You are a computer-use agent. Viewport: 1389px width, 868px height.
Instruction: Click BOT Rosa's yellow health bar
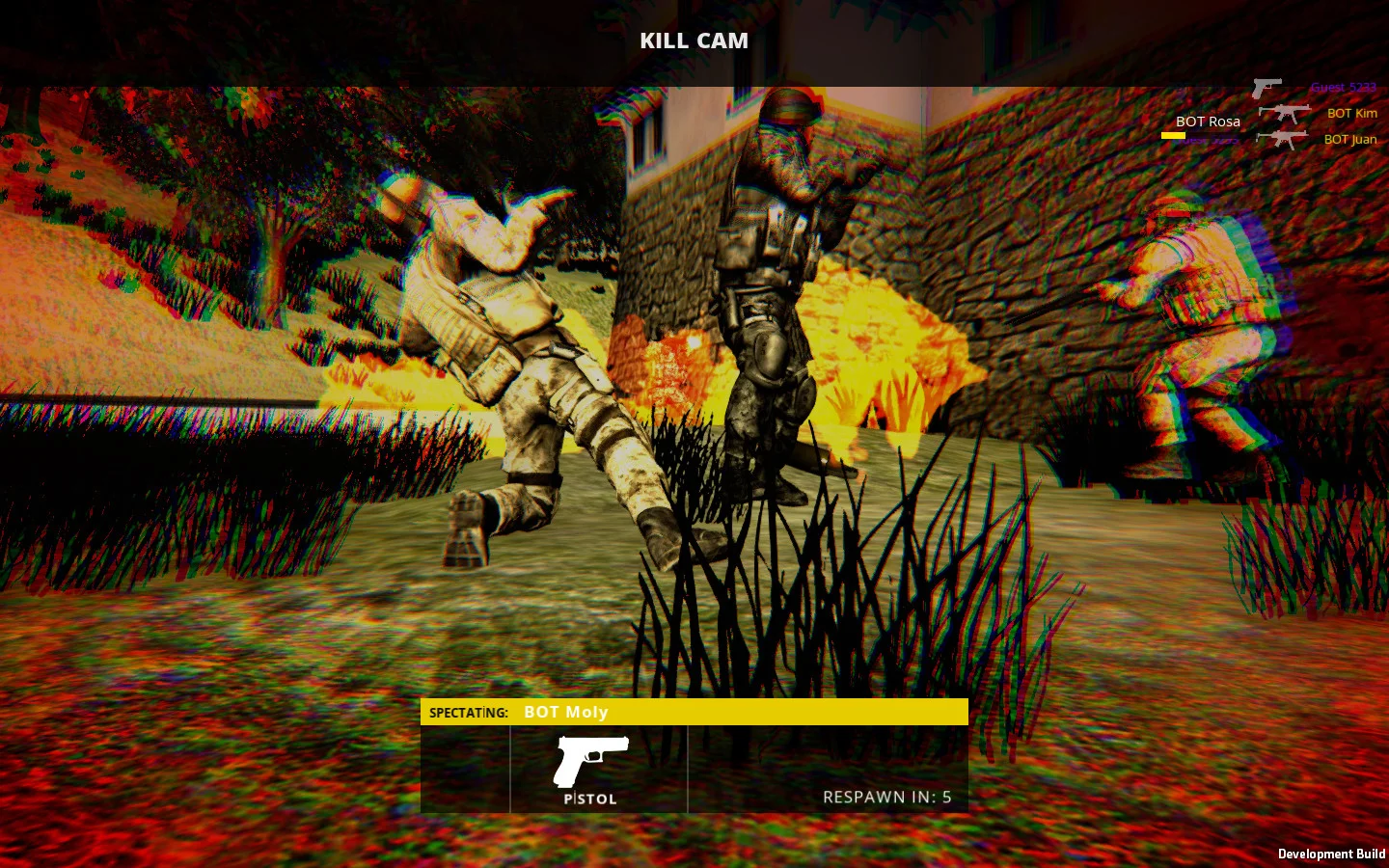tap(1174, 135)
